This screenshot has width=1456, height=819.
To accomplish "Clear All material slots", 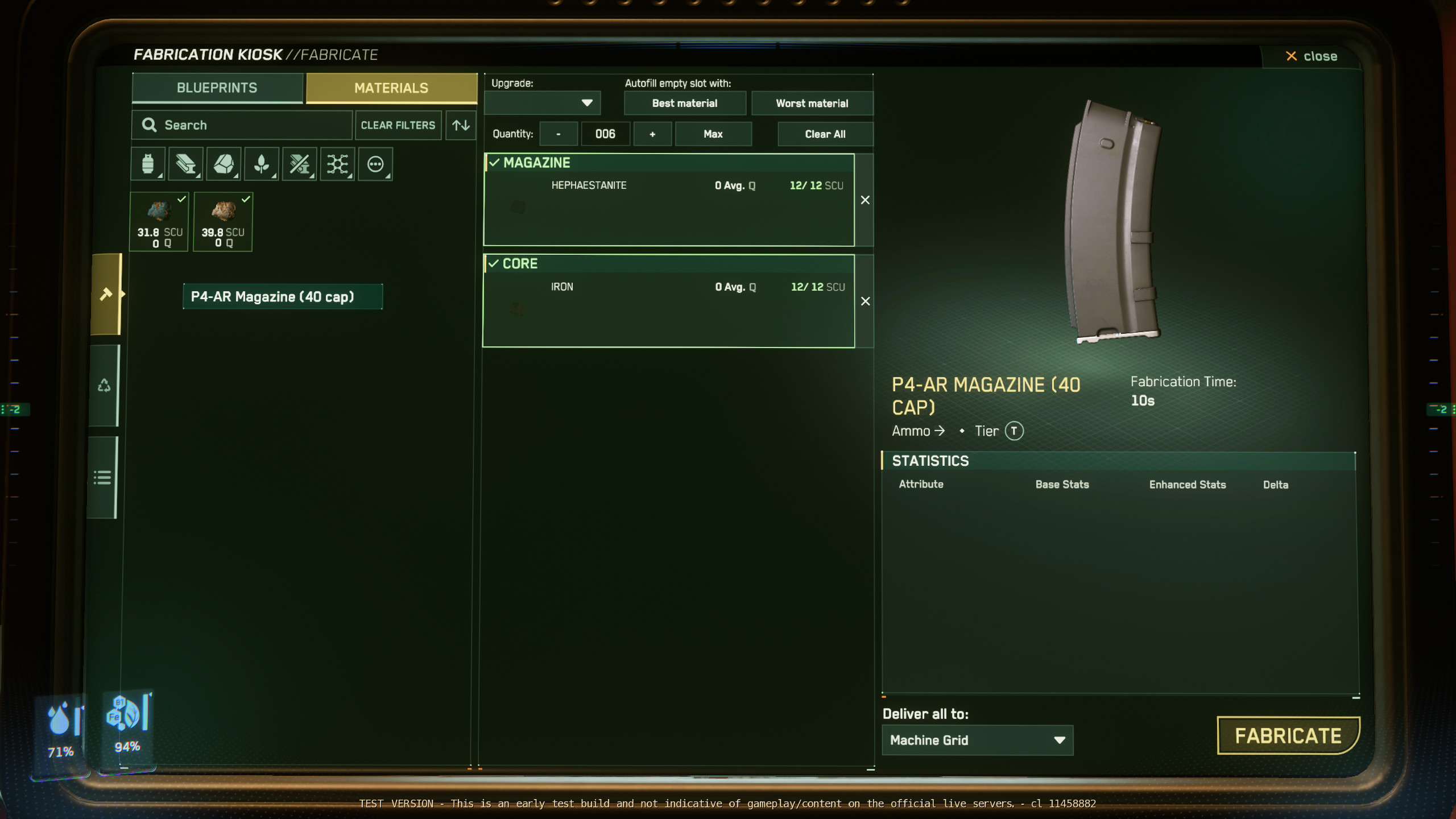I will click(x=825, y=134).
